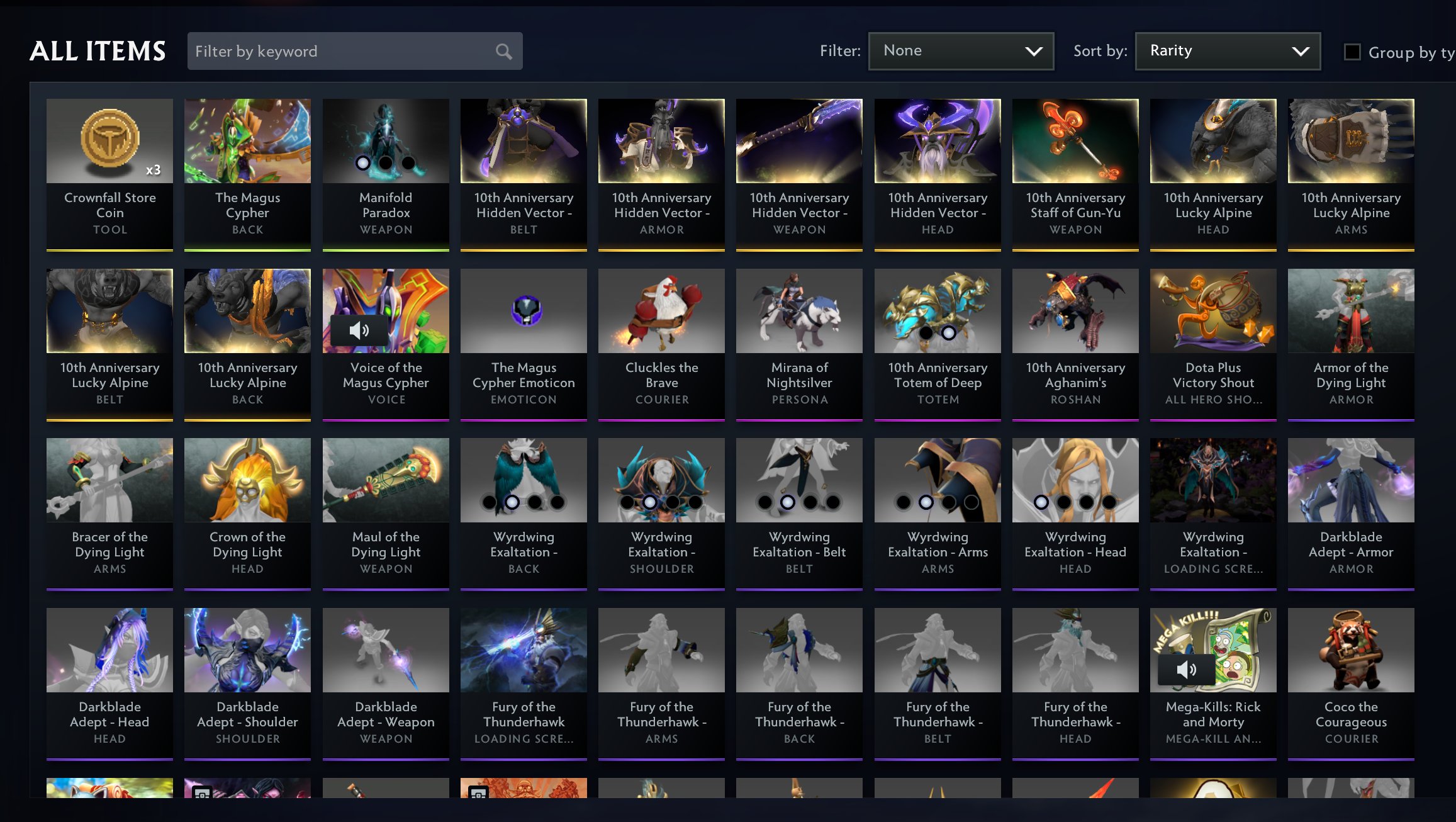Open the Sort by Rarity dropdown
Screen dimensions: 1456x822
1226,50
